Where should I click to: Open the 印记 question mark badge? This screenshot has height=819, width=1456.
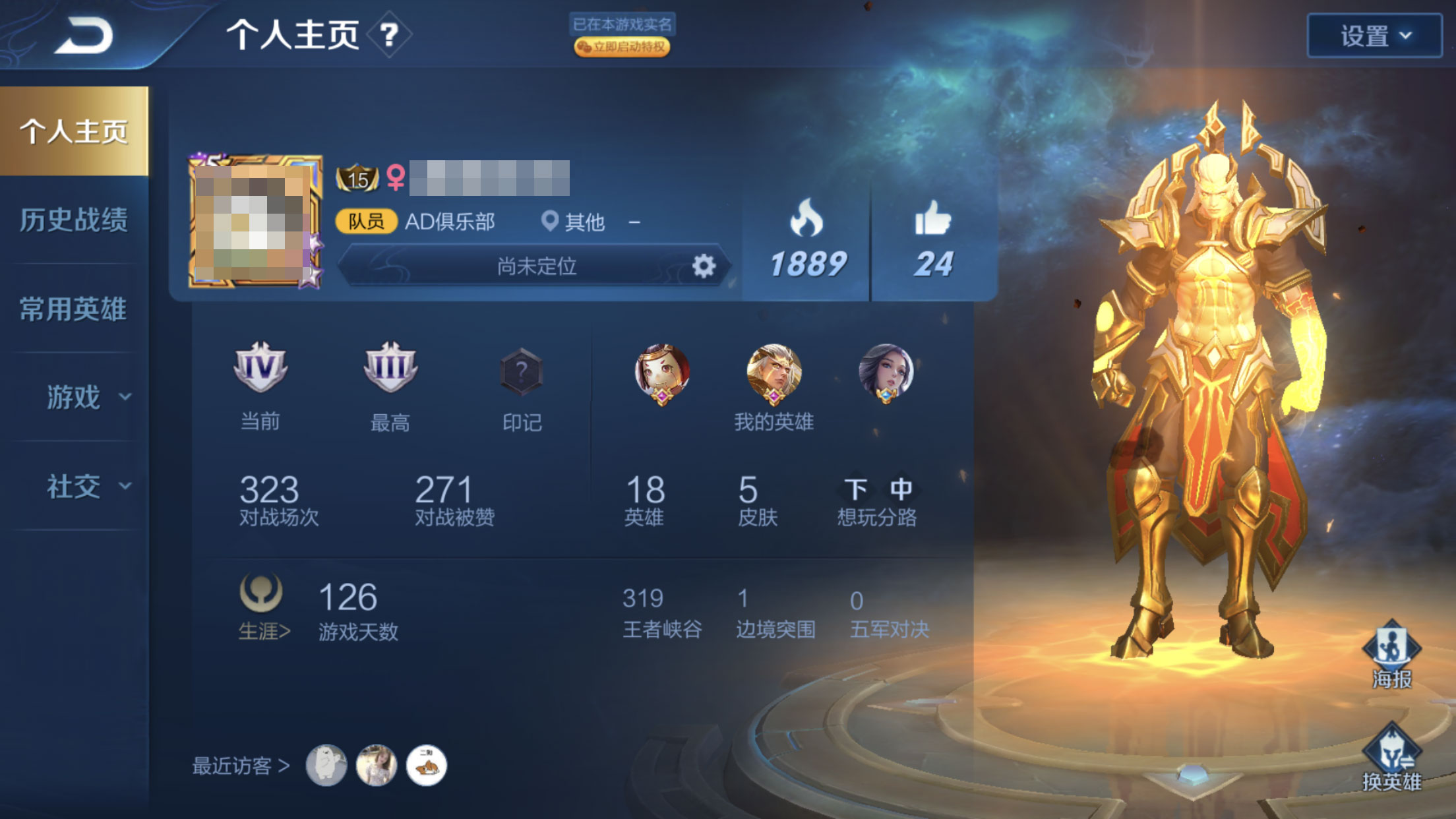[x=521, y=371]
